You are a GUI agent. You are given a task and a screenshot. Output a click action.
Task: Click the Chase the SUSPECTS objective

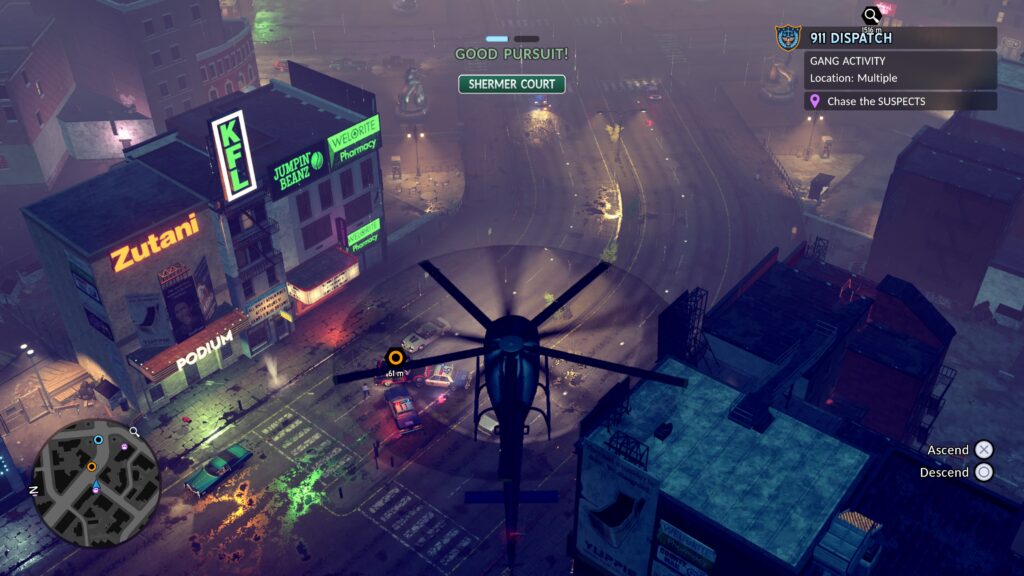pyautogui.click(x=900, y=101)
